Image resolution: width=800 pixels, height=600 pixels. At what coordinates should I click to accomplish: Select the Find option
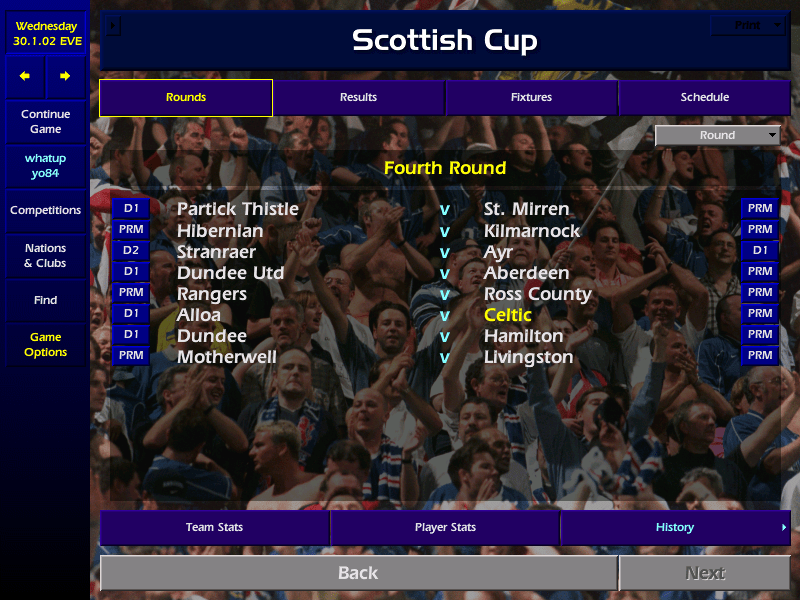(45, 300)
